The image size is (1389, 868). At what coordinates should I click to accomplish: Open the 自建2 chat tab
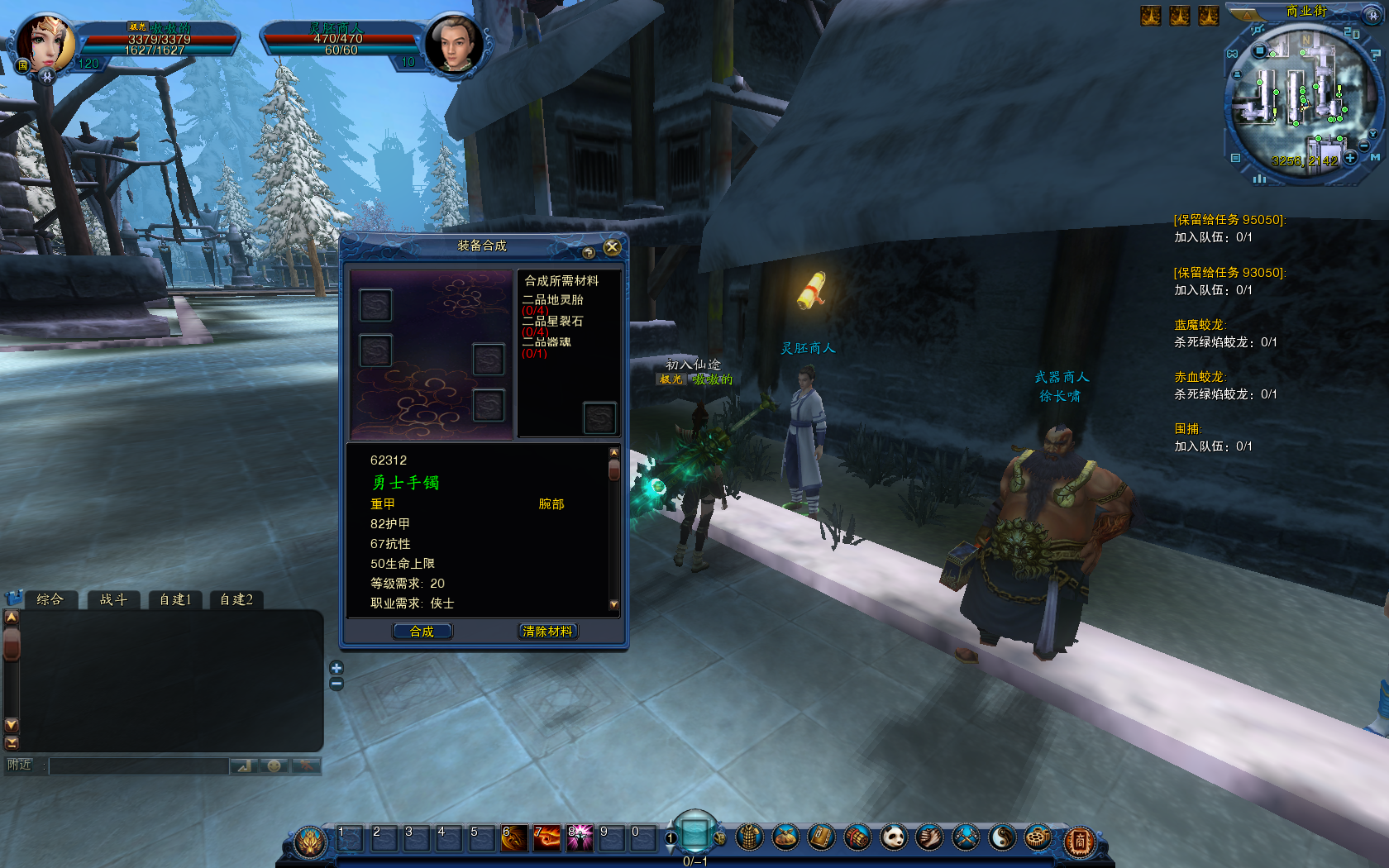pyautogui.click(x=236, y=599)
